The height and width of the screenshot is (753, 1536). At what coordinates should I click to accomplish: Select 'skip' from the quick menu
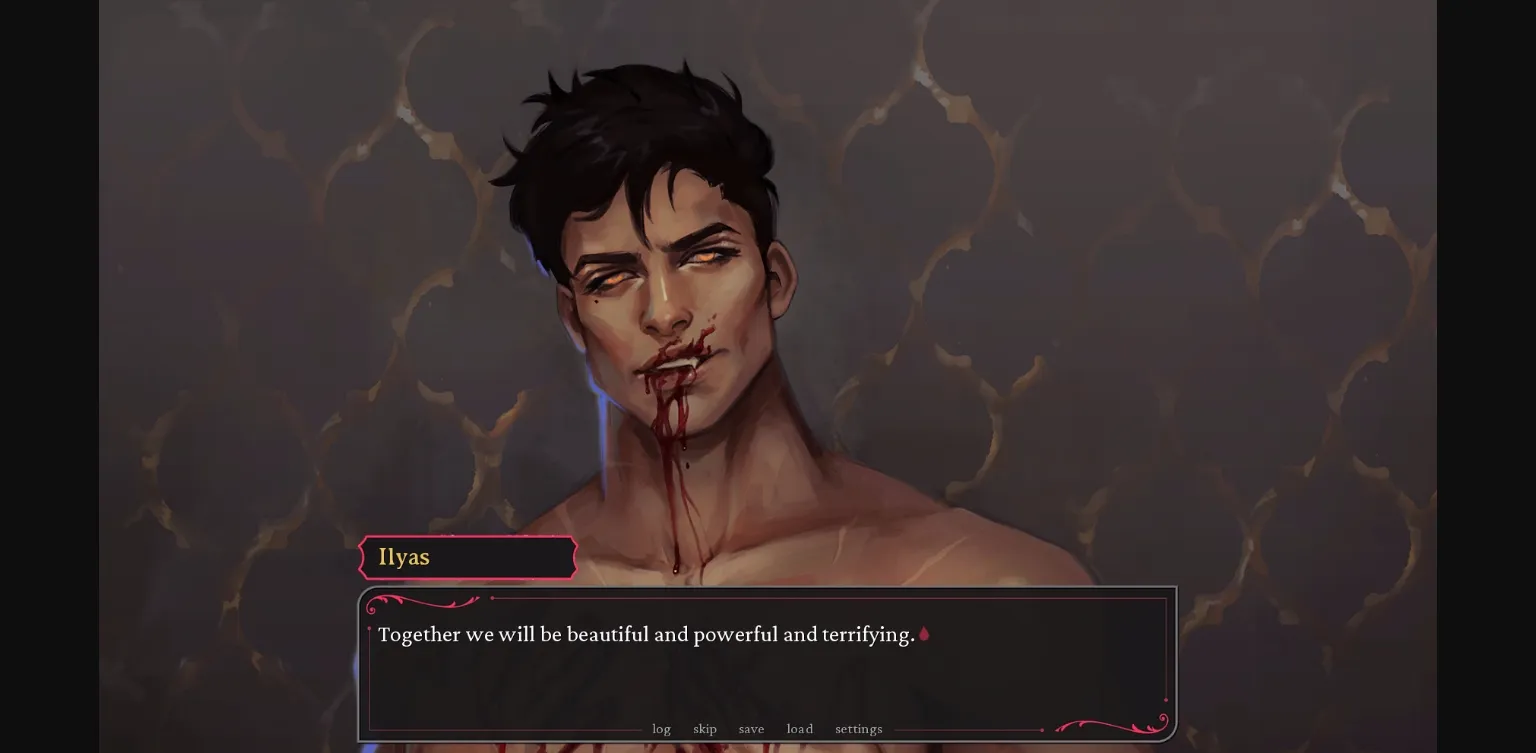pyautogui.click(x=705, y=729)
